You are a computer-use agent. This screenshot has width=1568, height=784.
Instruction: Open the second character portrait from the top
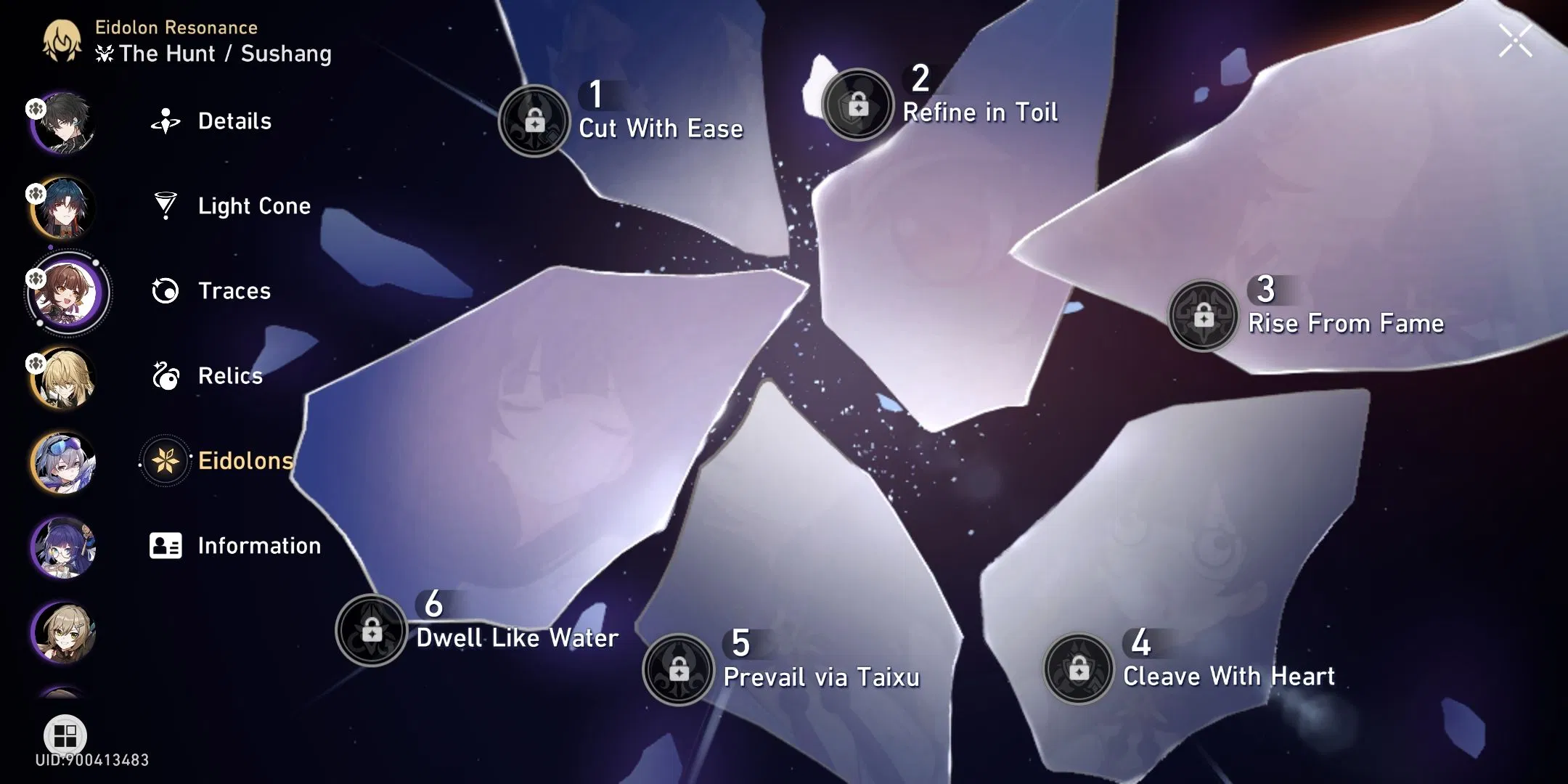[x=64, y=208]
